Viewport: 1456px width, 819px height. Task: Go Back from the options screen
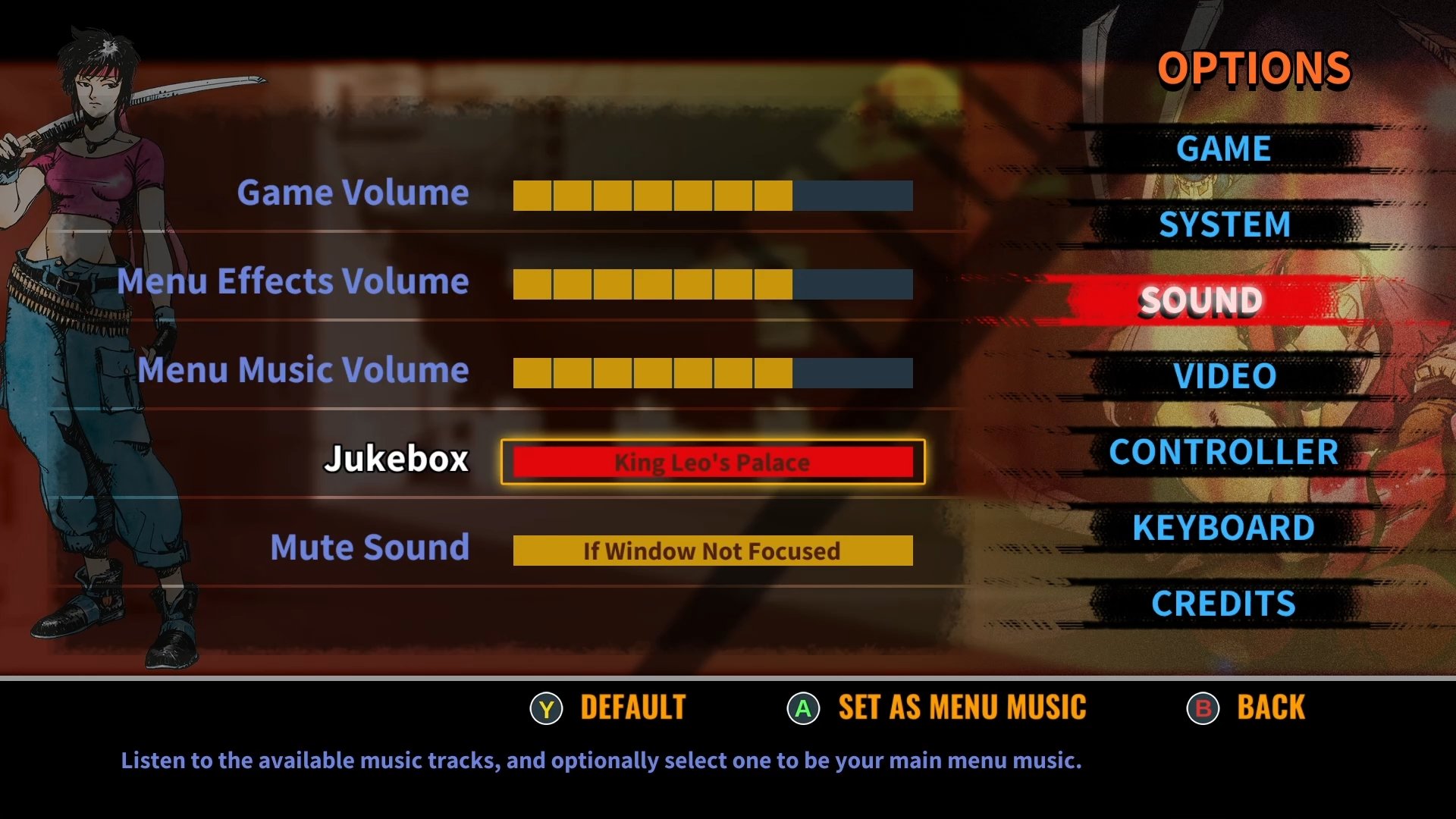click(x=1246, y=708)
